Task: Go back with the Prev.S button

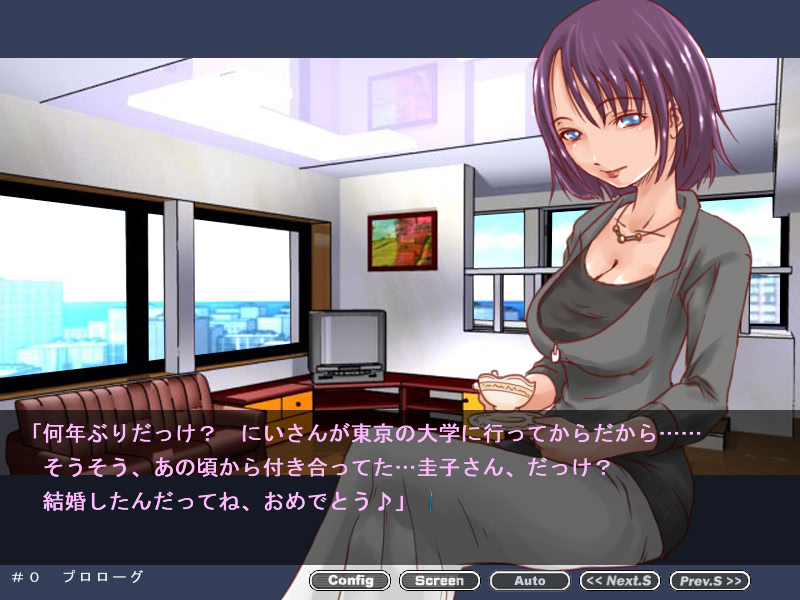Action: click(709, 580)
